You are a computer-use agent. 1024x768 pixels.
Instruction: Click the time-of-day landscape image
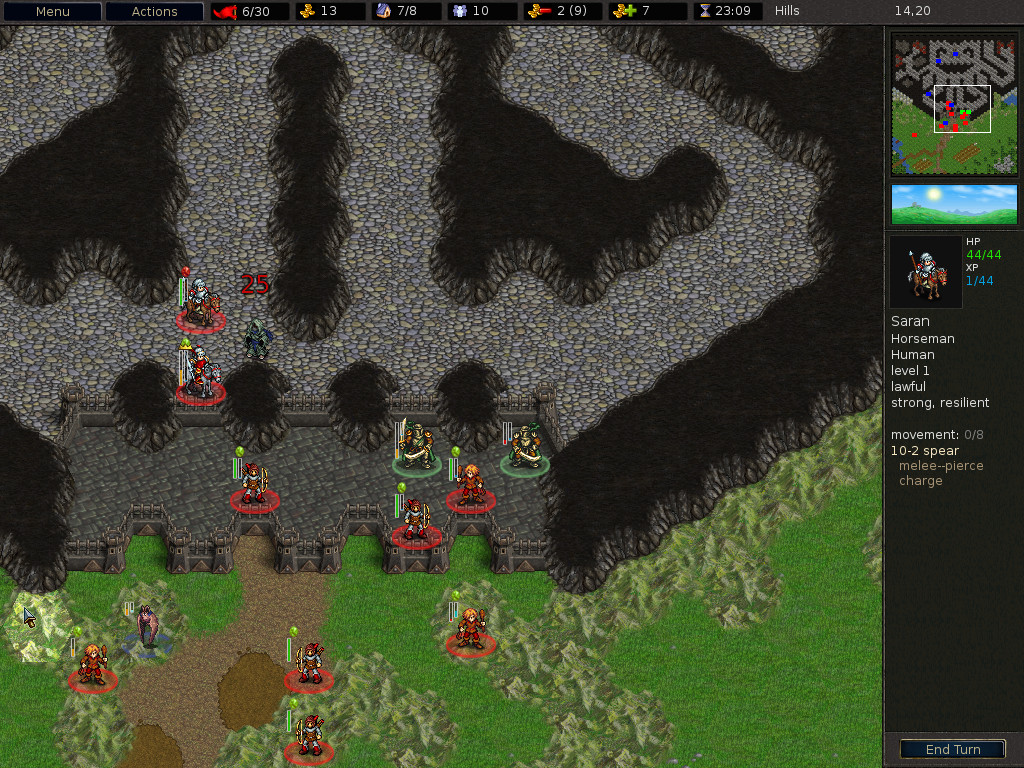(x=954, y=204)
